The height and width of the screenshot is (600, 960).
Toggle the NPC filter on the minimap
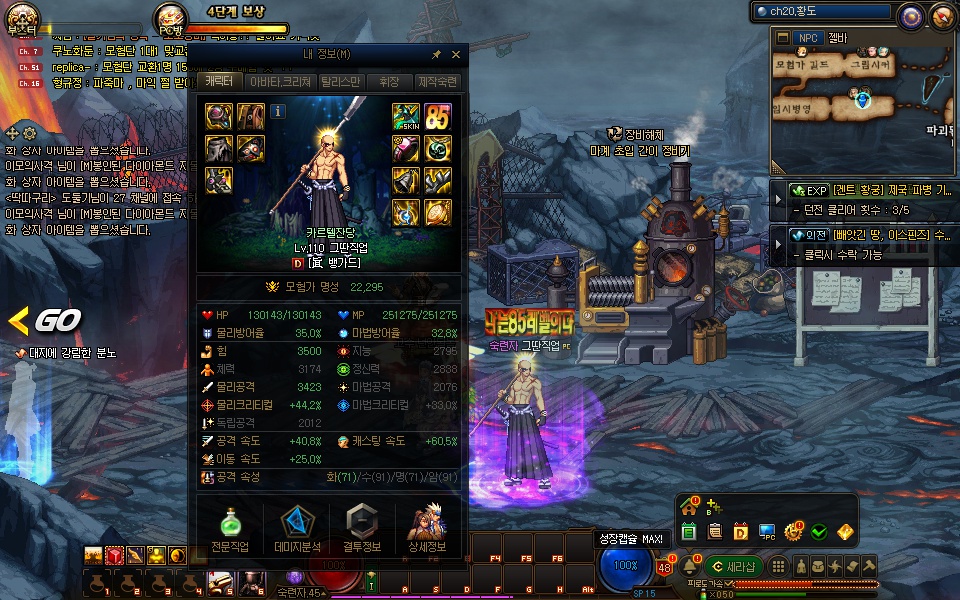point(806,38)
